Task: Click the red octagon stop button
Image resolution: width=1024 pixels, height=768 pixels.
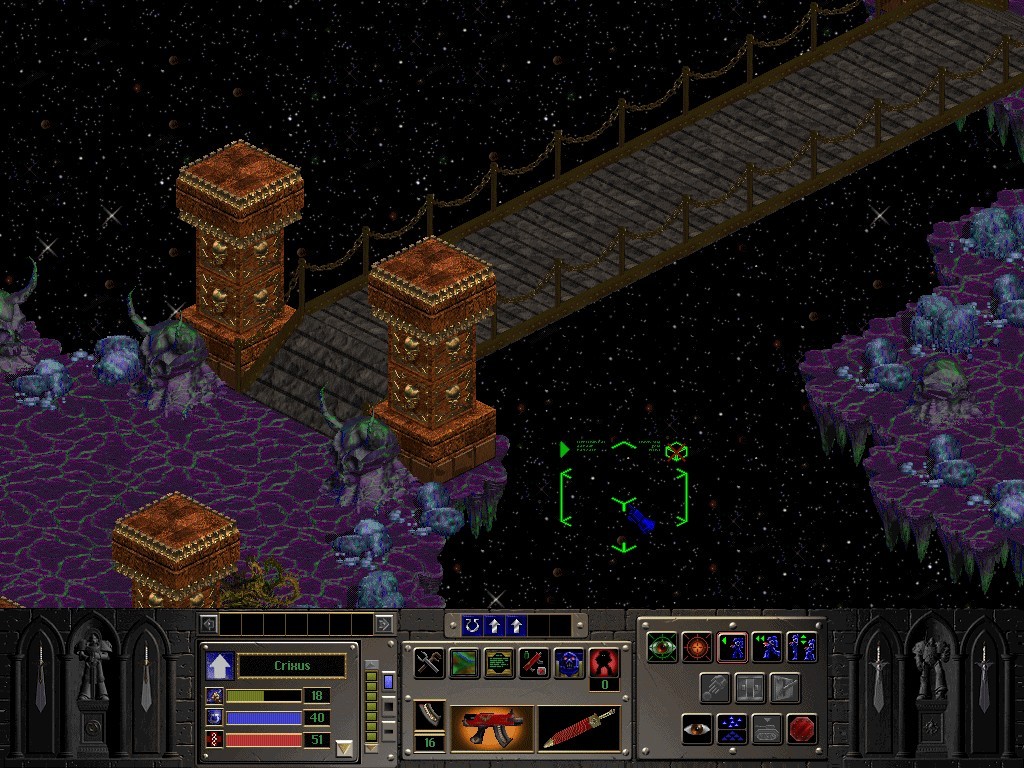Action: [802, 729]
